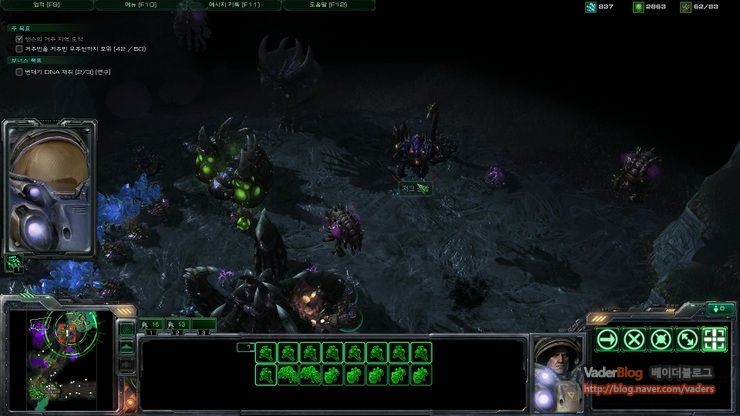
Task: Click on the minimap
Action: pyautogui.click(x=58, y=356)
